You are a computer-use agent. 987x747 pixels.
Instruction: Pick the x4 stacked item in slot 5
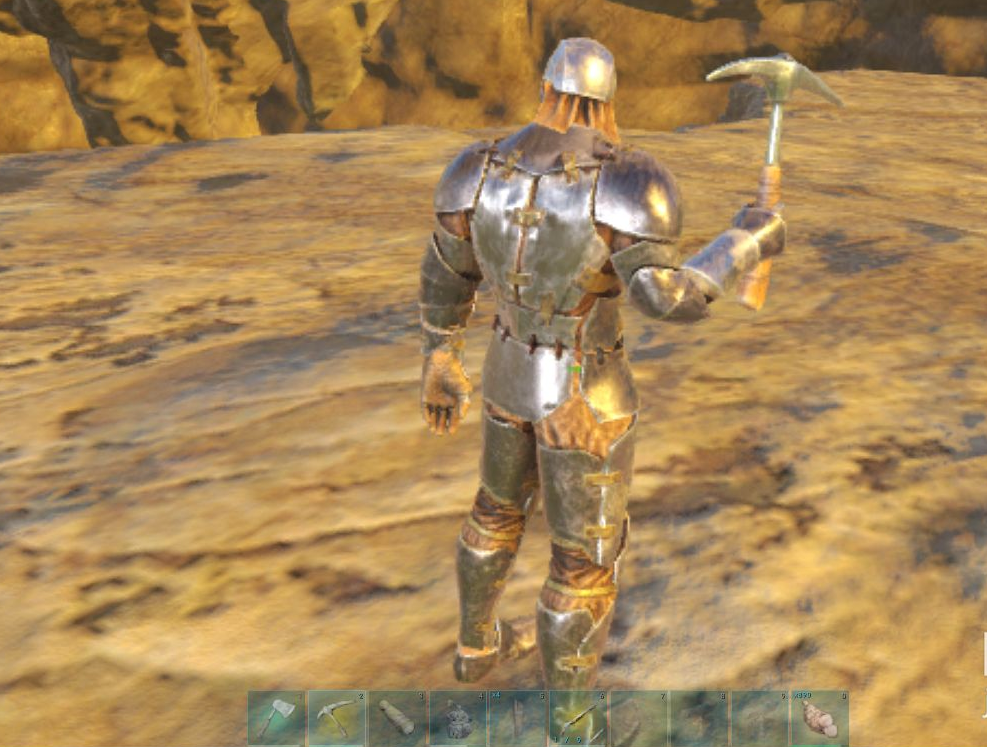point(518,718)
